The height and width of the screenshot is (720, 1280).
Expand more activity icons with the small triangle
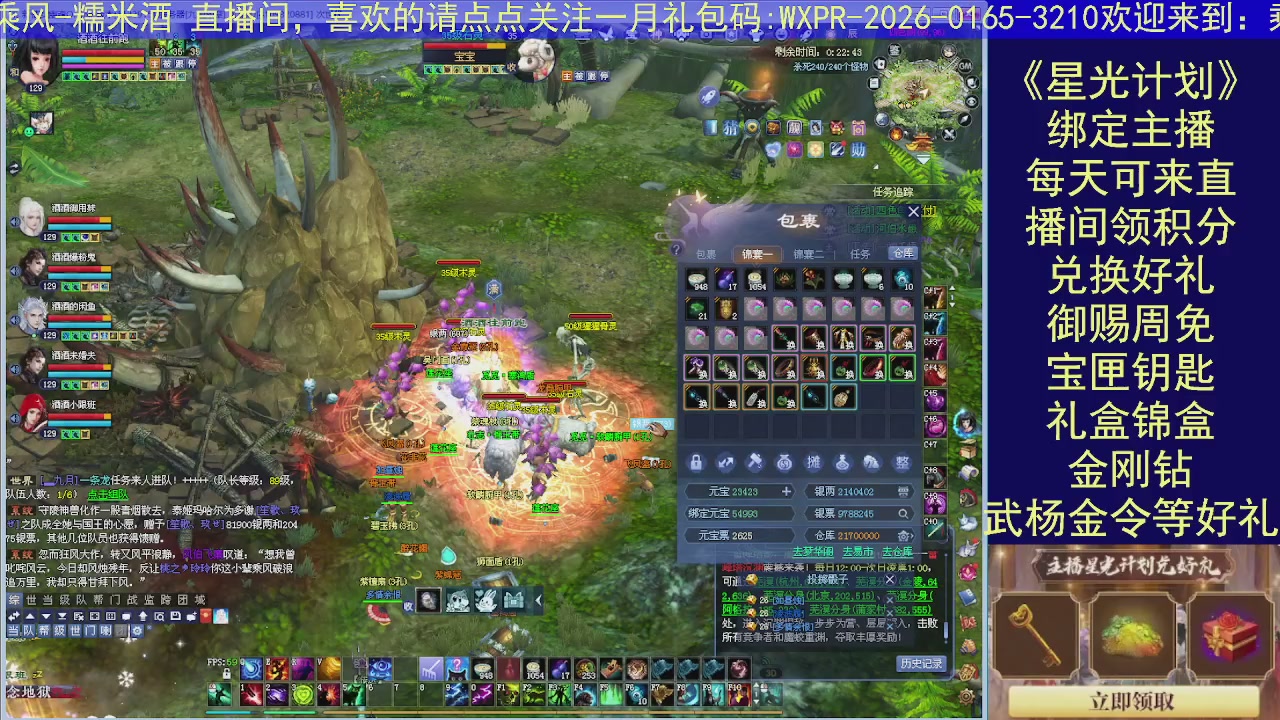point(874,165)
